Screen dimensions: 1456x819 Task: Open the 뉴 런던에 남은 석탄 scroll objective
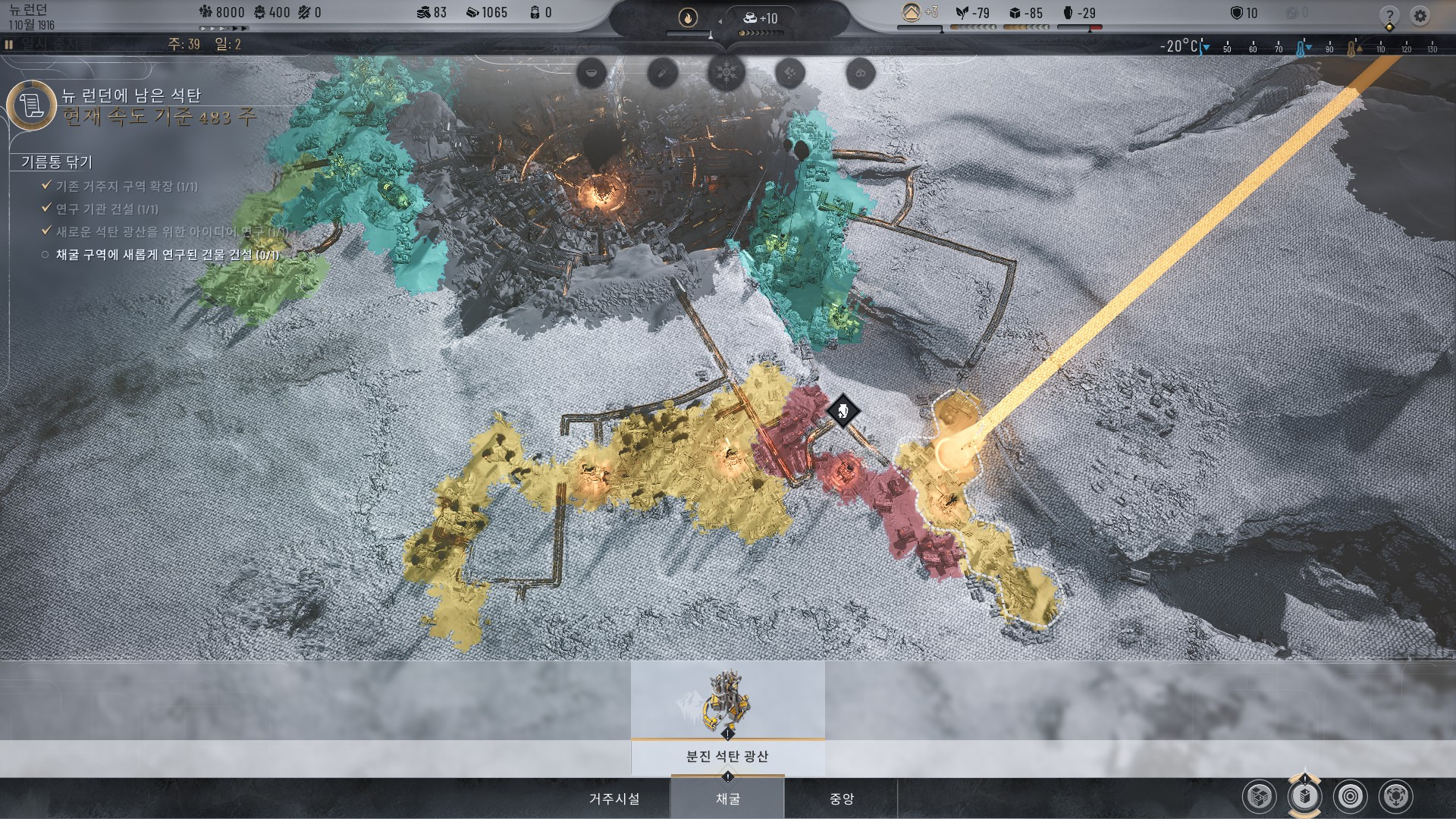[32, 105]
